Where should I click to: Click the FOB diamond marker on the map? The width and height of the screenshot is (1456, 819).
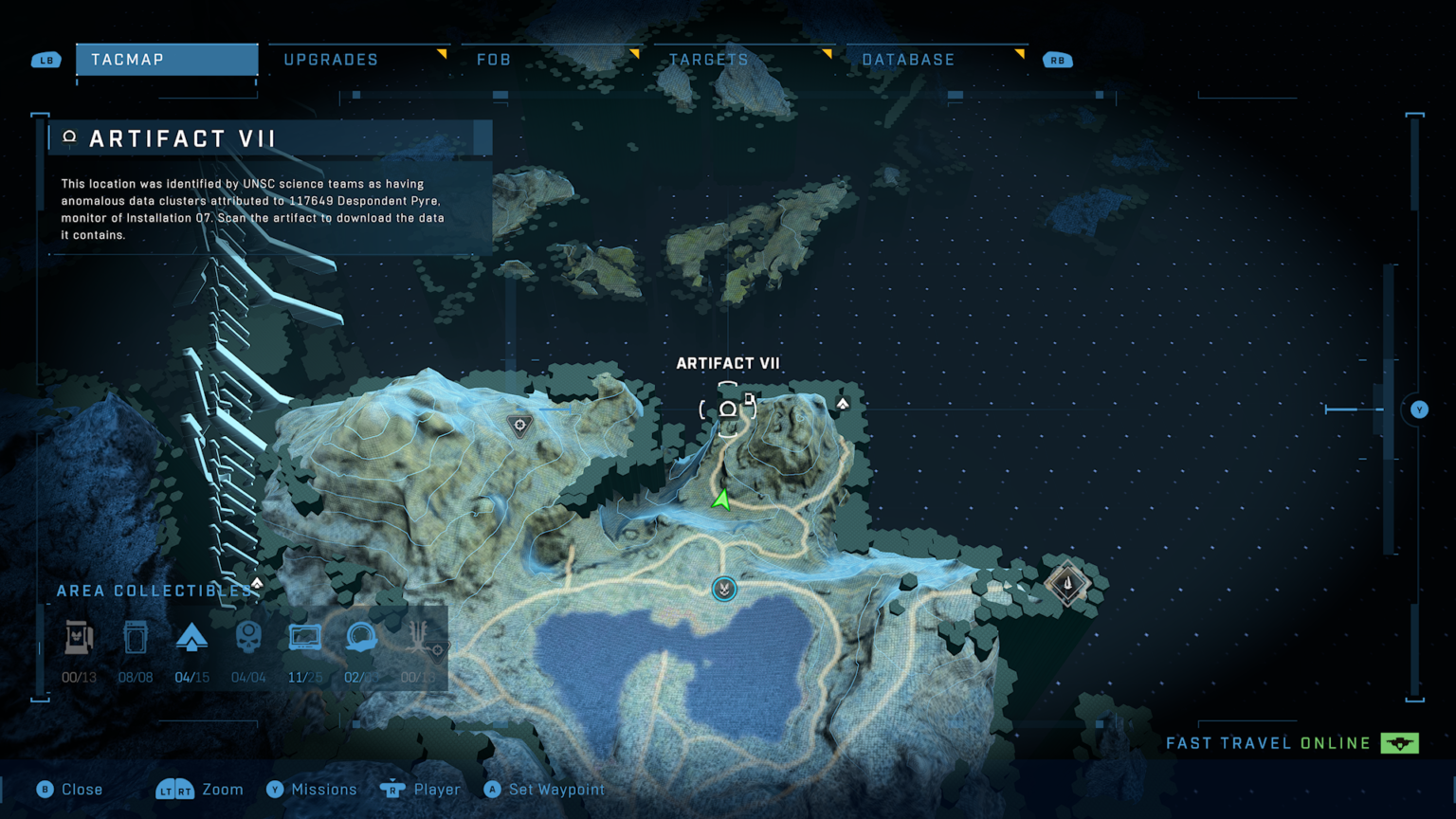pos(1067,585)
